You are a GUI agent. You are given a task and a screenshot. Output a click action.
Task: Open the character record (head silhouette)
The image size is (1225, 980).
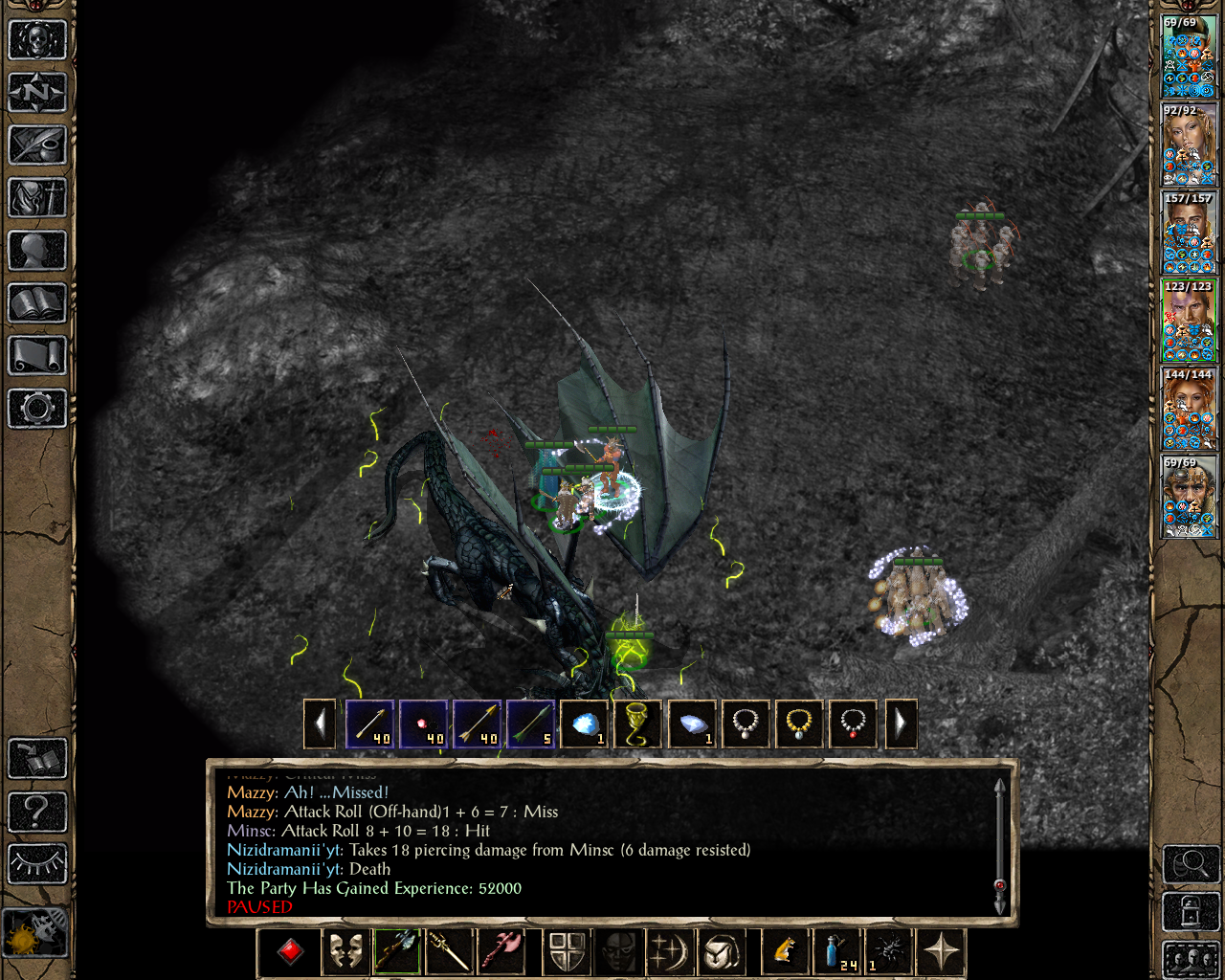coord(37,251)
